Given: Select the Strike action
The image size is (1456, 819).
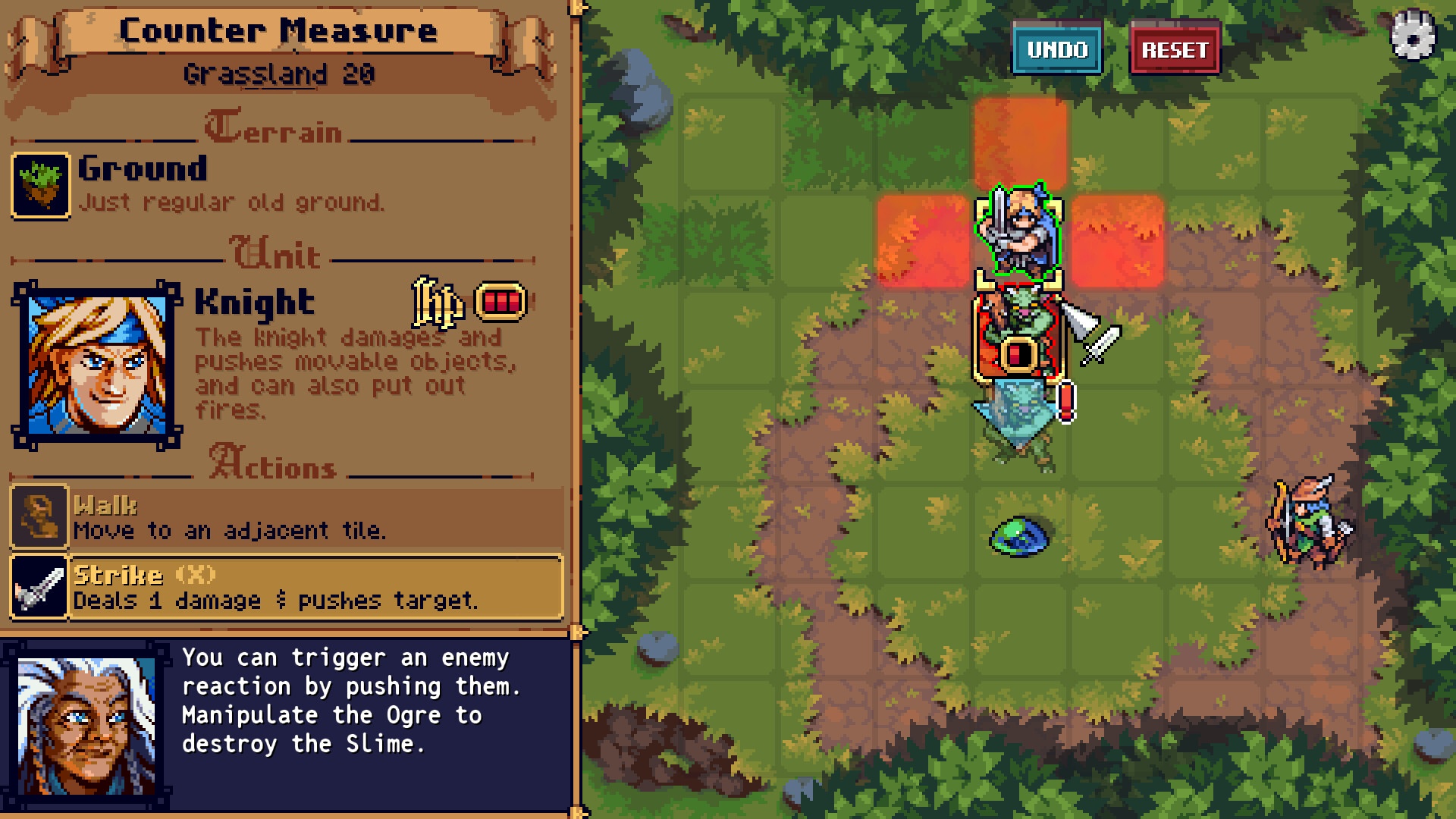Looking at the screenshot, I should tap(287, 587).
